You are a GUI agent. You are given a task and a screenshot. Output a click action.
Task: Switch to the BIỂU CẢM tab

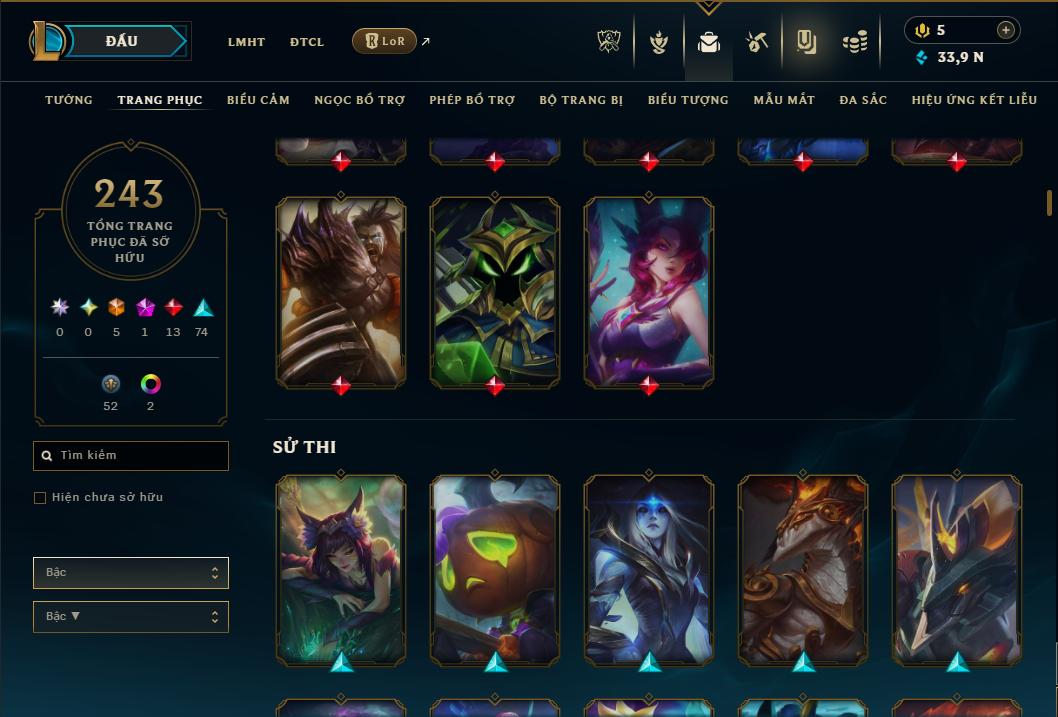click(258, 100)
